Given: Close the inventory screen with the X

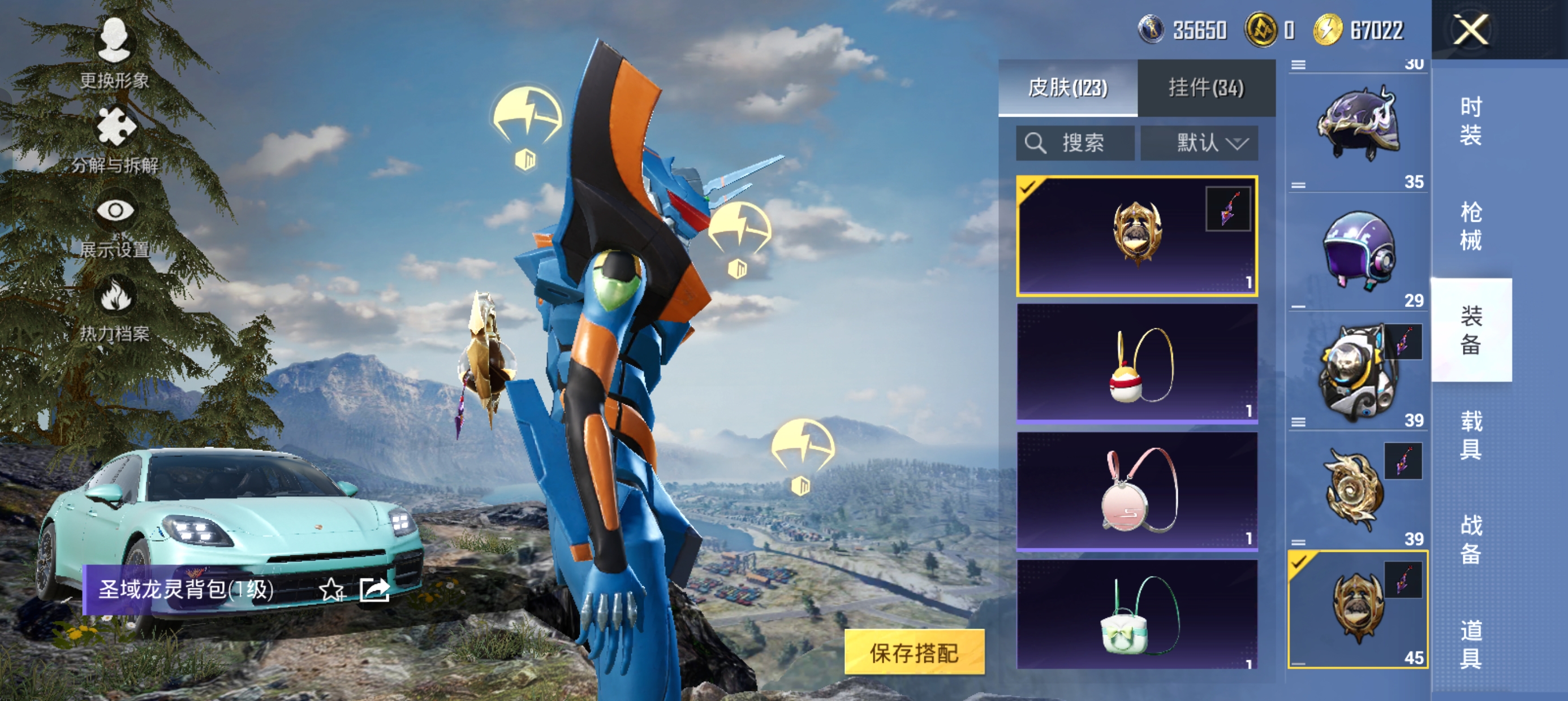Looking at the screenshot, I should click(1471, 30).
